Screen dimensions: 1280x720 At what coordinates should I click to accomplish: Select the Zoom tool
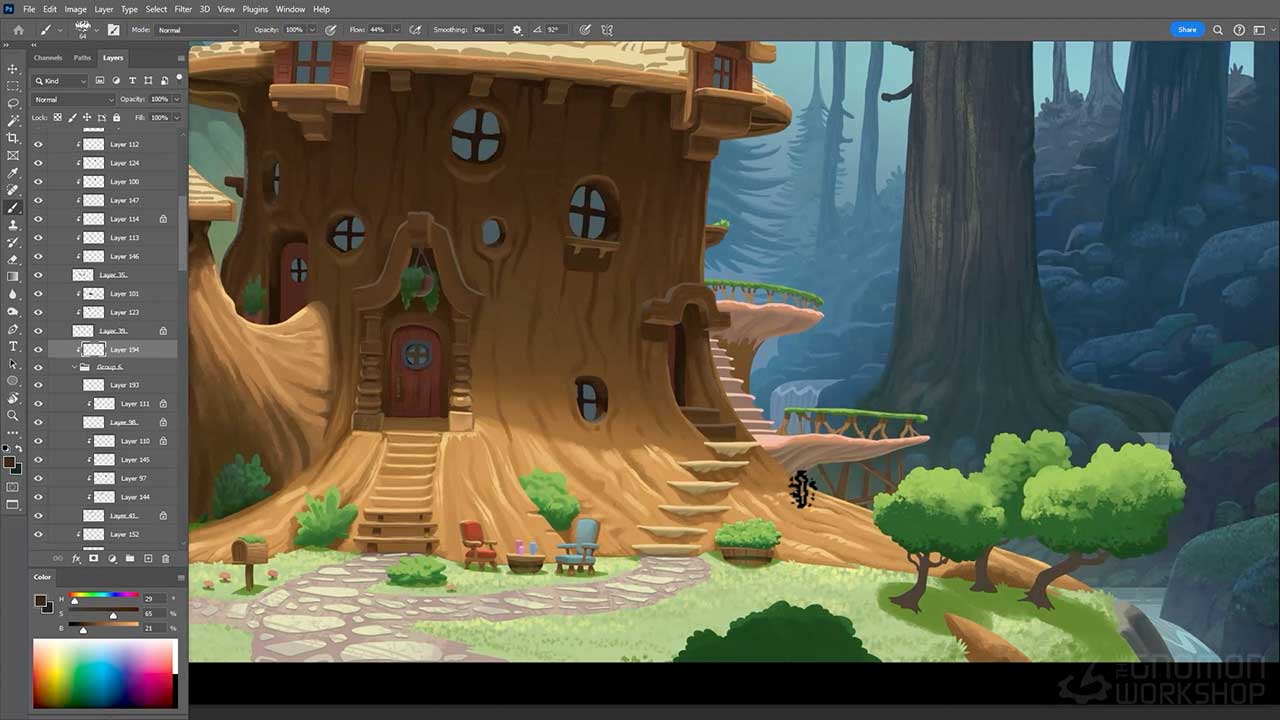[12, 413]
